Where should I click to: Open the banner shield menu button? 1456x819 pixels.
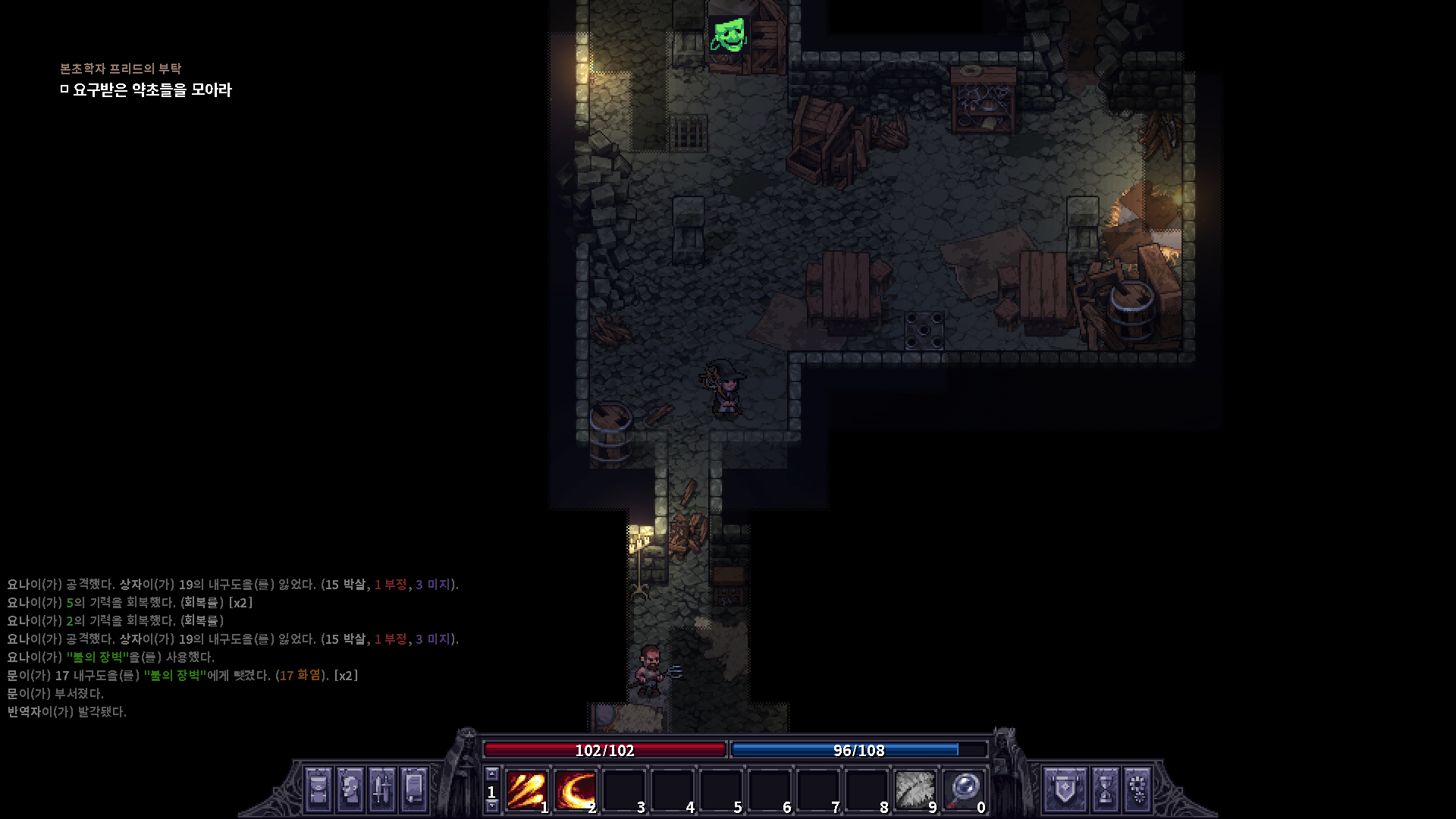(x=1065, y=789)
